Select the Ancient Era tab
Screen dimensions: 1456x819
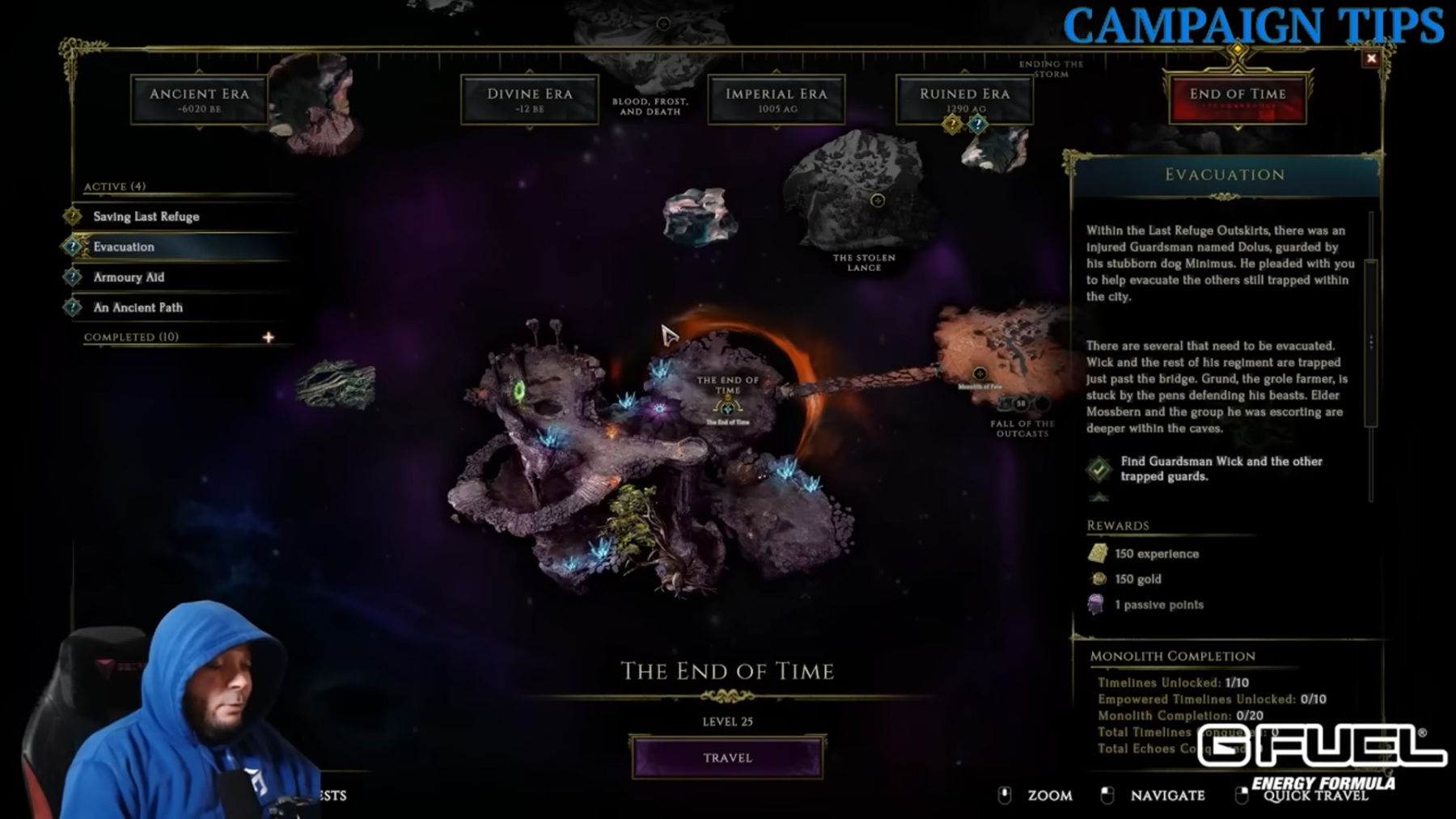pyautogui.click(x=199, y=99)
